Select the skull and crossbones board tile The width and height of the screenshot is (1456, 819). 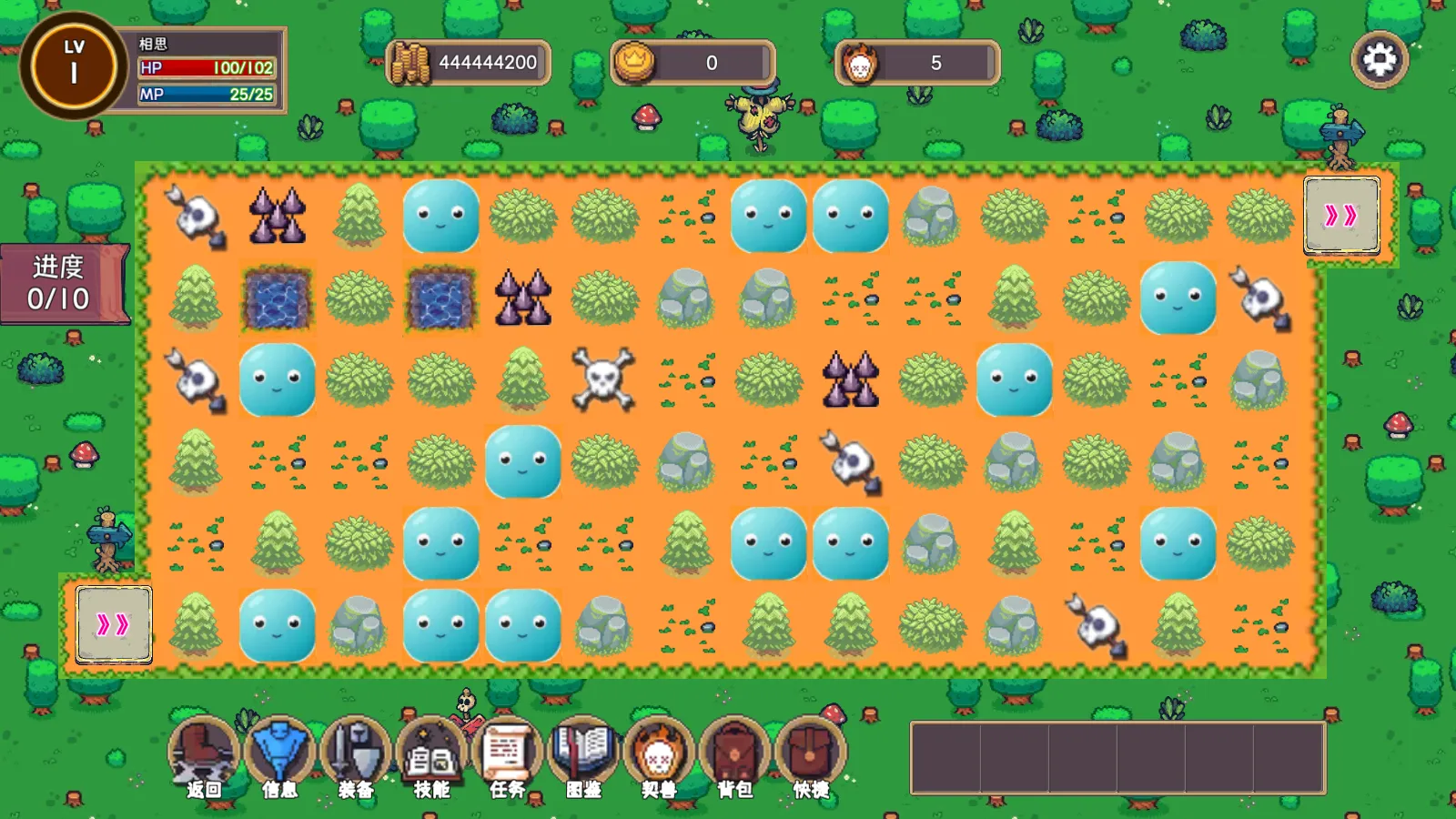[x=604, y=379]
